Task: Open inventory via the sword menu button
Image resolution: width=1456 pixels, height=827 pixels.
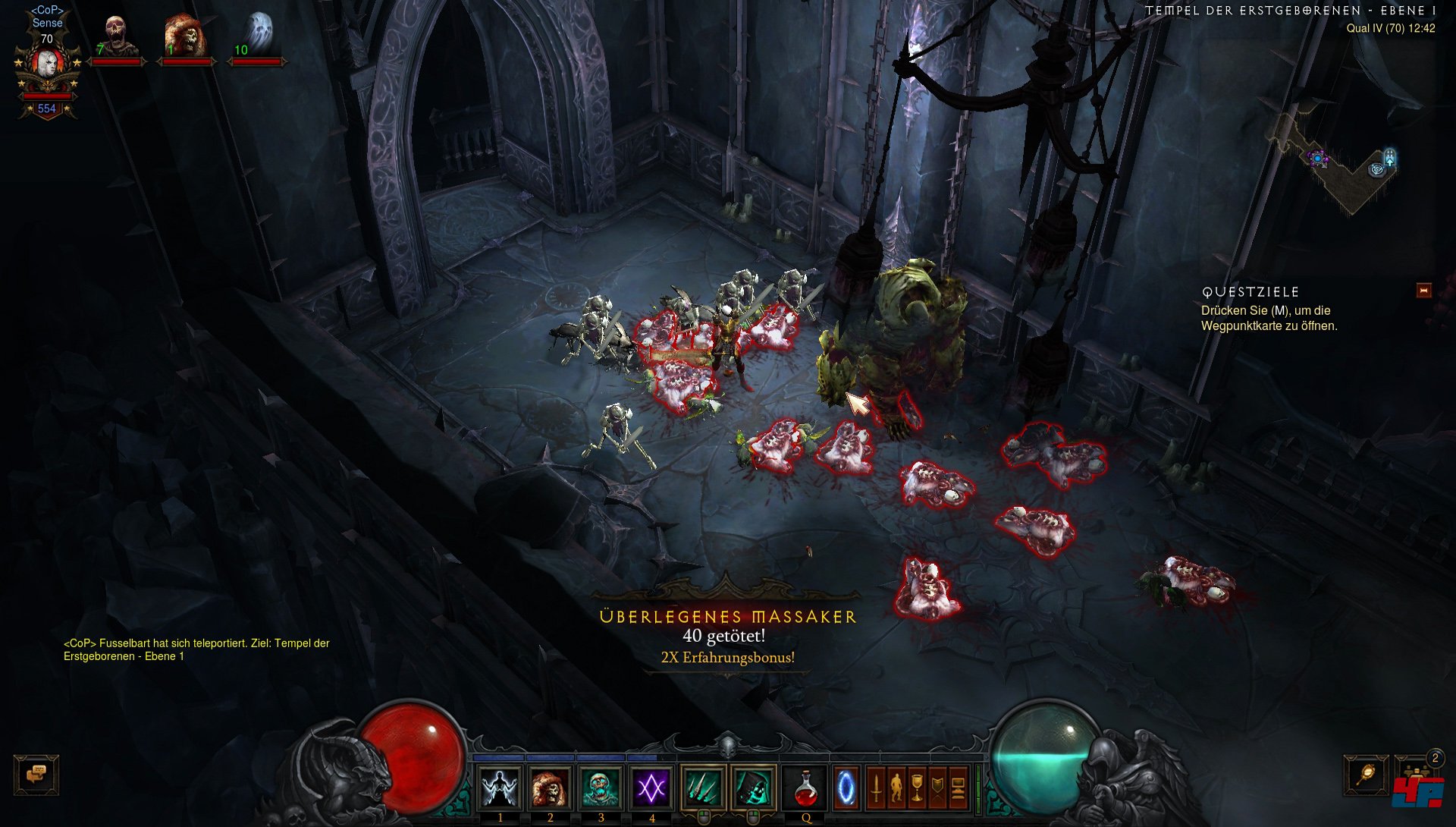Action: [876, 788]
